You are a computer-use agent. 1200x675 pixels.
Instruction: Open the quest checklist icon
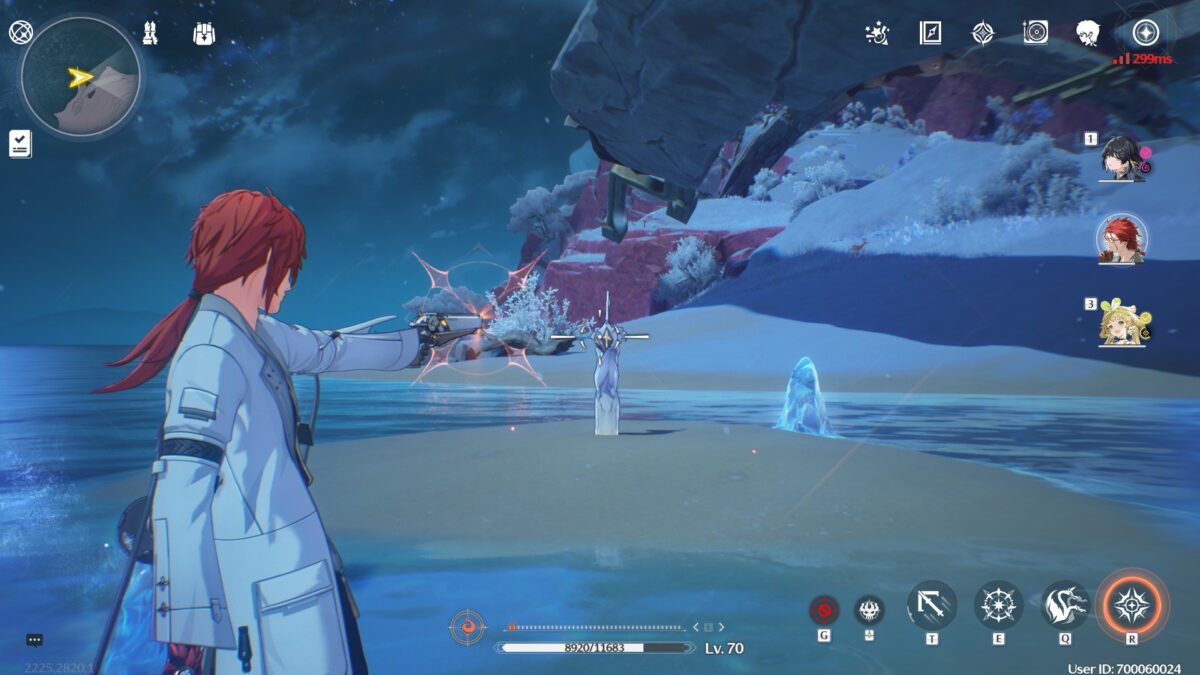tap(20, 143)
